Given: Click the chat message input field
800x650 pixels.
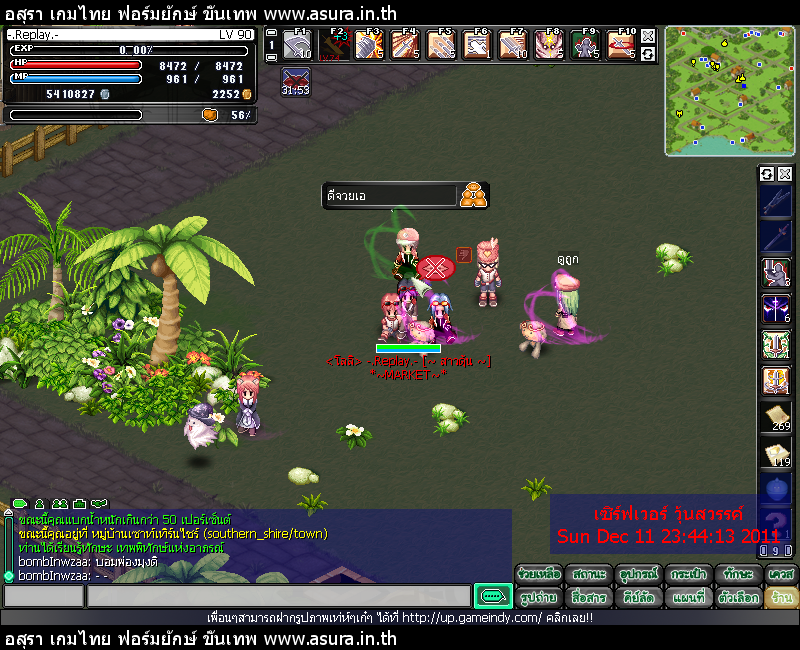Looking at the screenshot, I should [278, 597].
